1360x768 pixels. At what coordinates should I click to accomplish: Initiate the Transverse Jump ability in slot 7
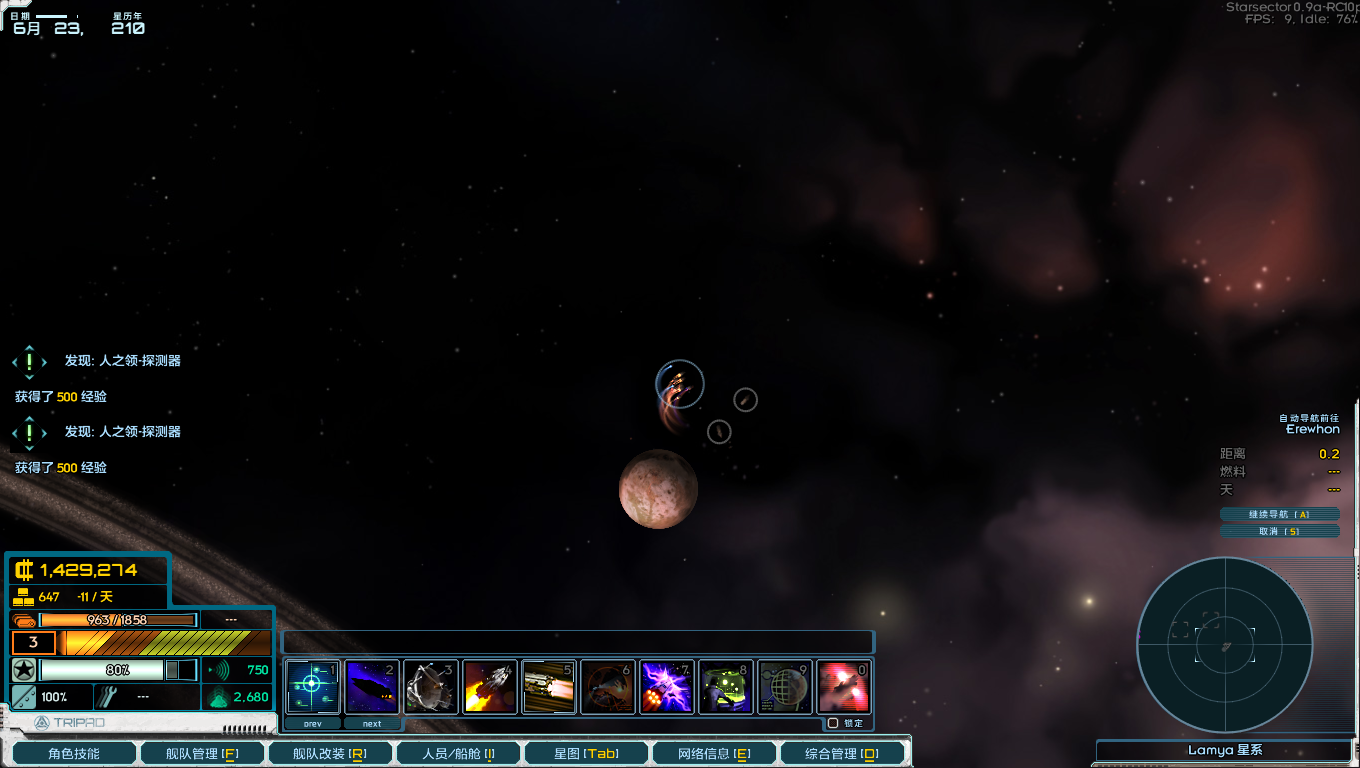(x=667, y=686)
